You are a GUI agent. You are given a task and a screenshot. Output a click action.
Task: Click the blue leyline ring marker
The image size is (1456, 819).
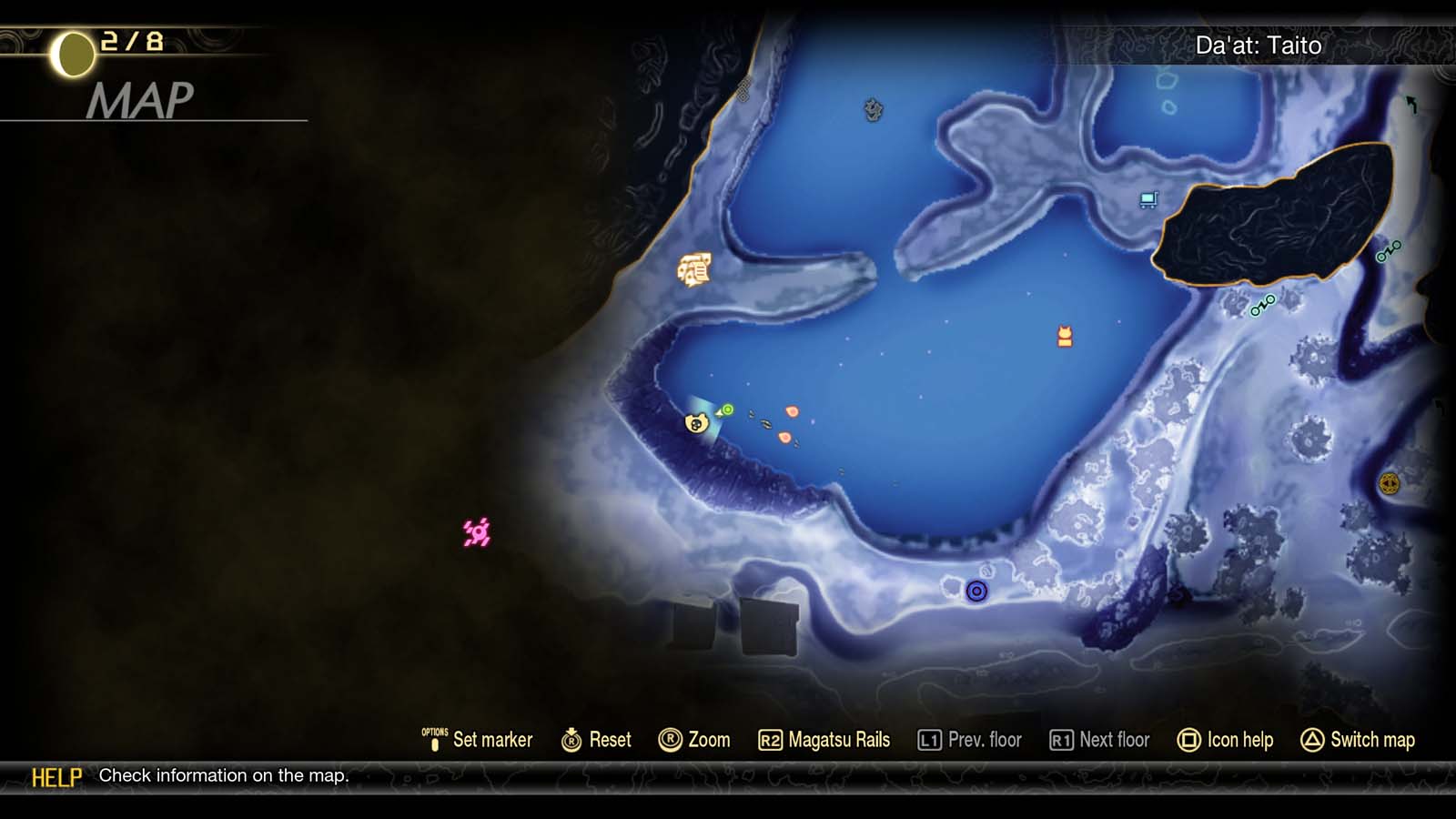click(x=977, y=591)
